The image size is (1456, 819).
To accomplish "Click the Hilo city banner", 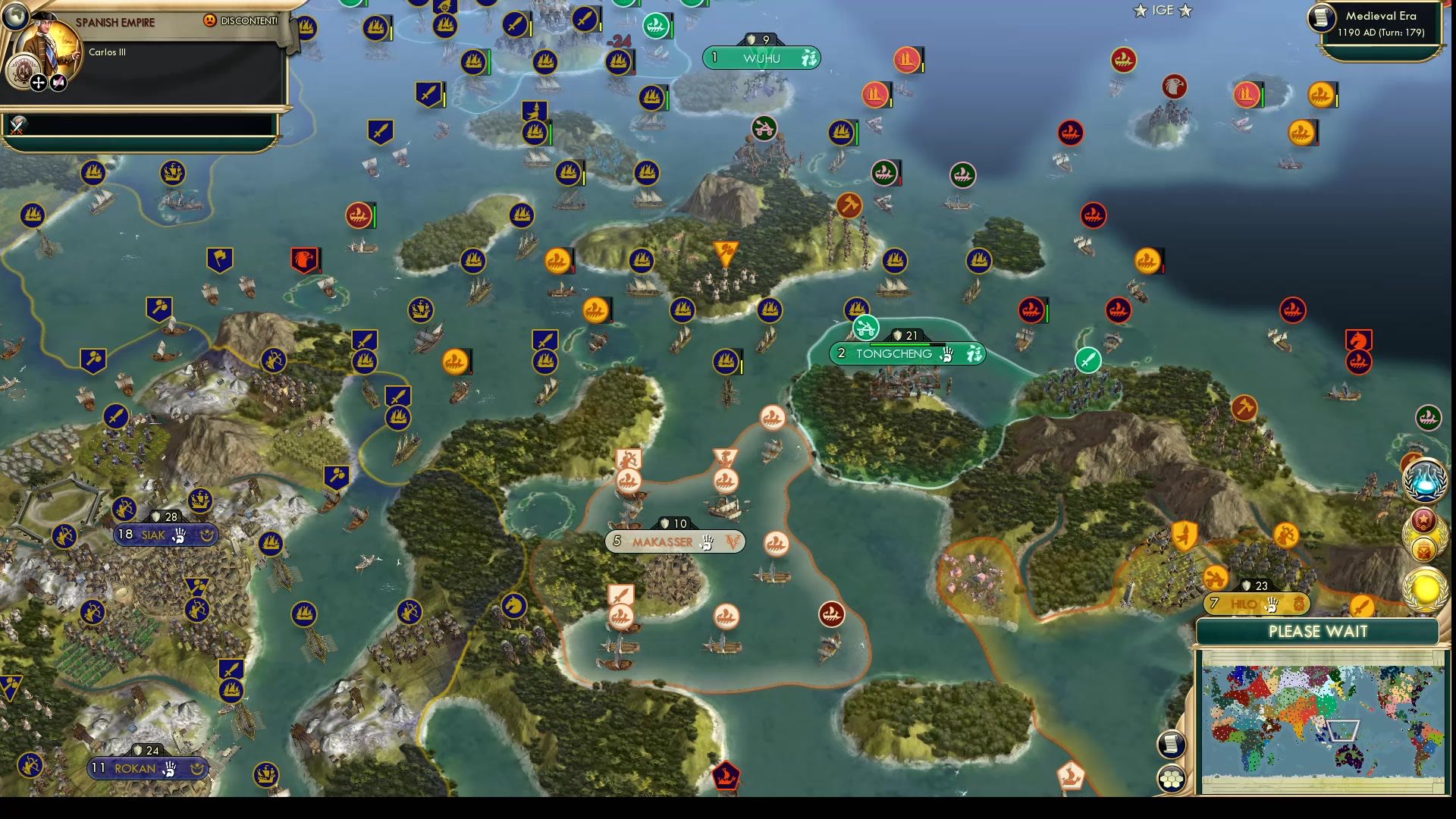I will tap(1255, 604).
